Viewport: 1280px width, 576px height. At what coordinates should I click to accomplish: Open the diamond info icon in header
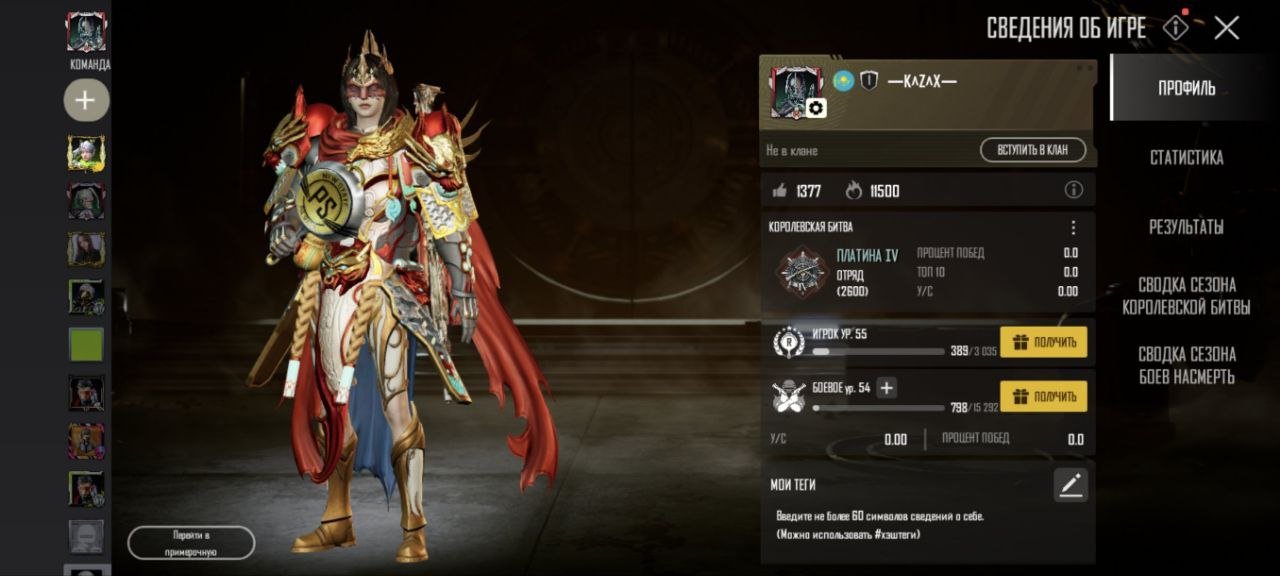[x=1176, y=28]
